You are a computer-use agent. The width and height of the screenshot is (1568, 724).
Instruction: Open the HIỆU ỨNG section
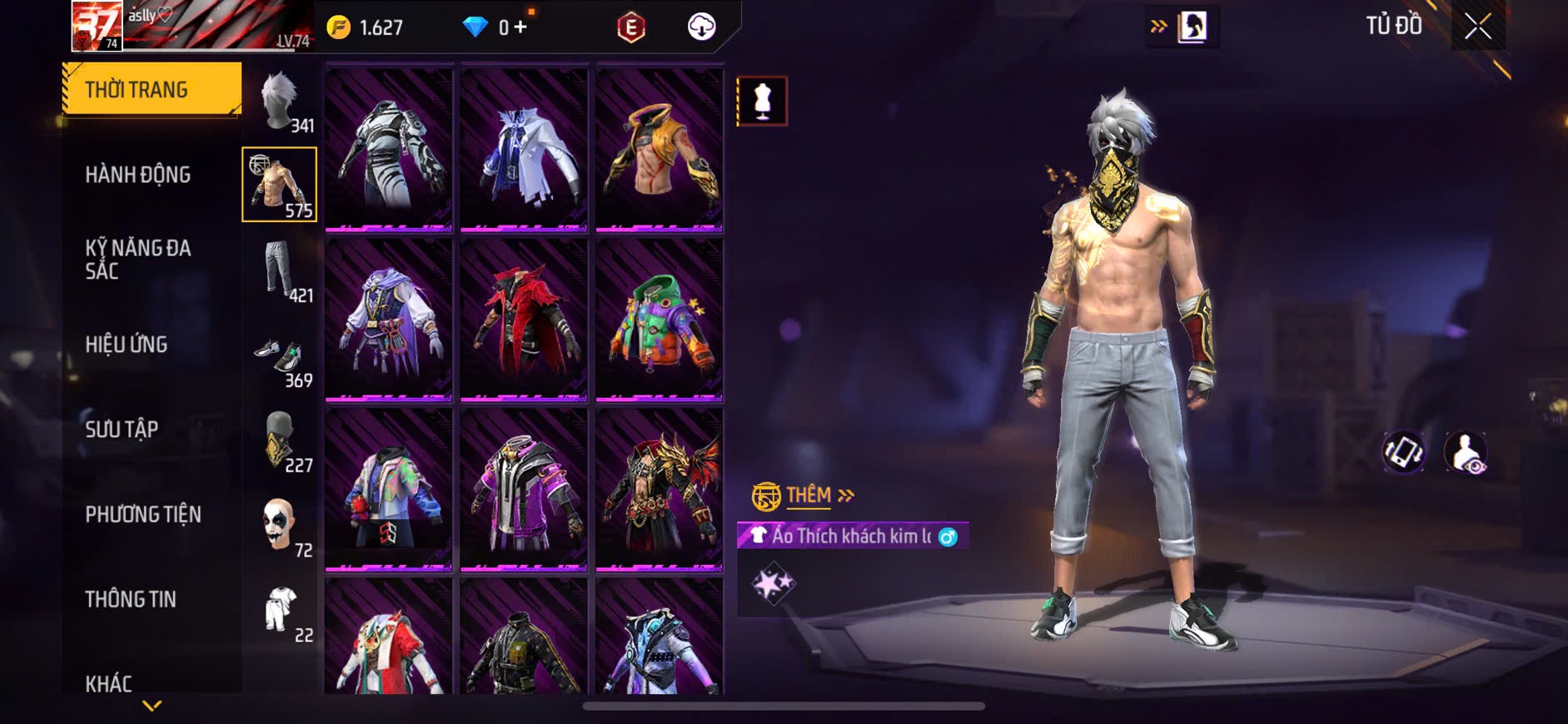coord(127,345)
